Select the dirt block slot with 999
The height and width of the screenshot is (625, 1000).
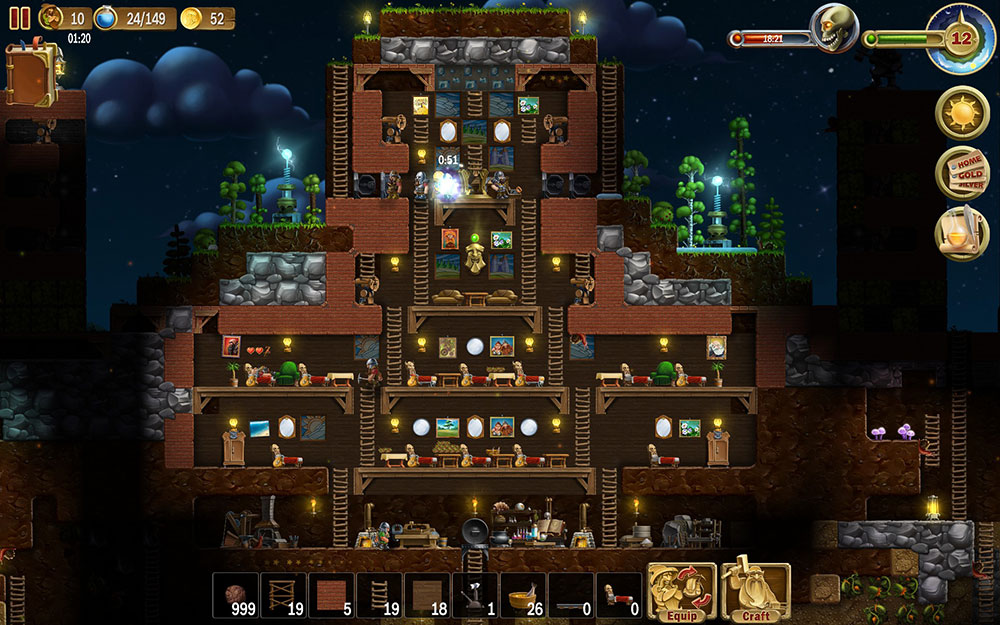pos(235,594)
